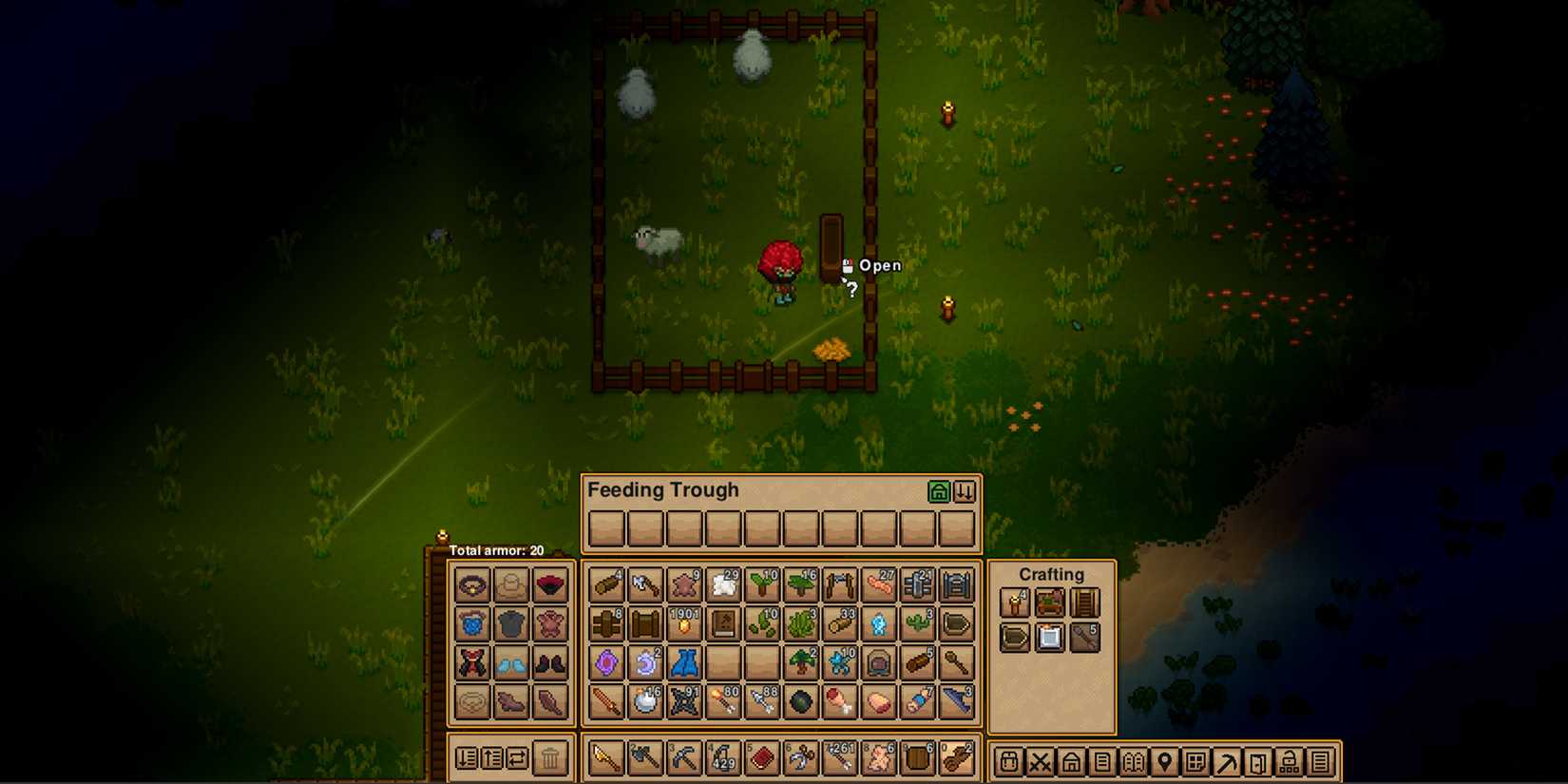Image resolution: width=1568 pixels, height=784 pixels.
Task: Click the deposit-all arrows on the Feeding Trough
Action: pyautogui.click(x=965, y=490)
